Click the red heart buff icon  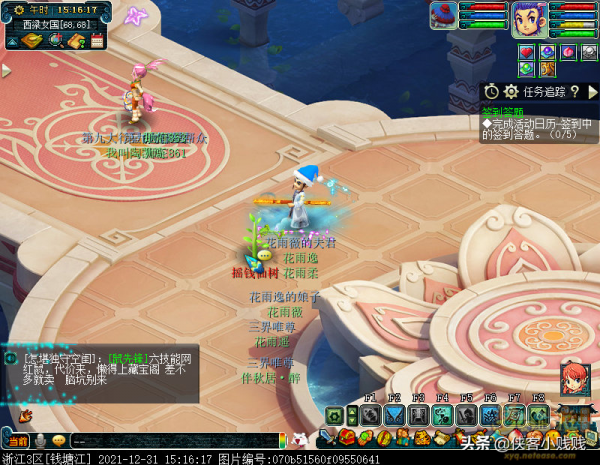pyautogui.click(x=527, y=52)
